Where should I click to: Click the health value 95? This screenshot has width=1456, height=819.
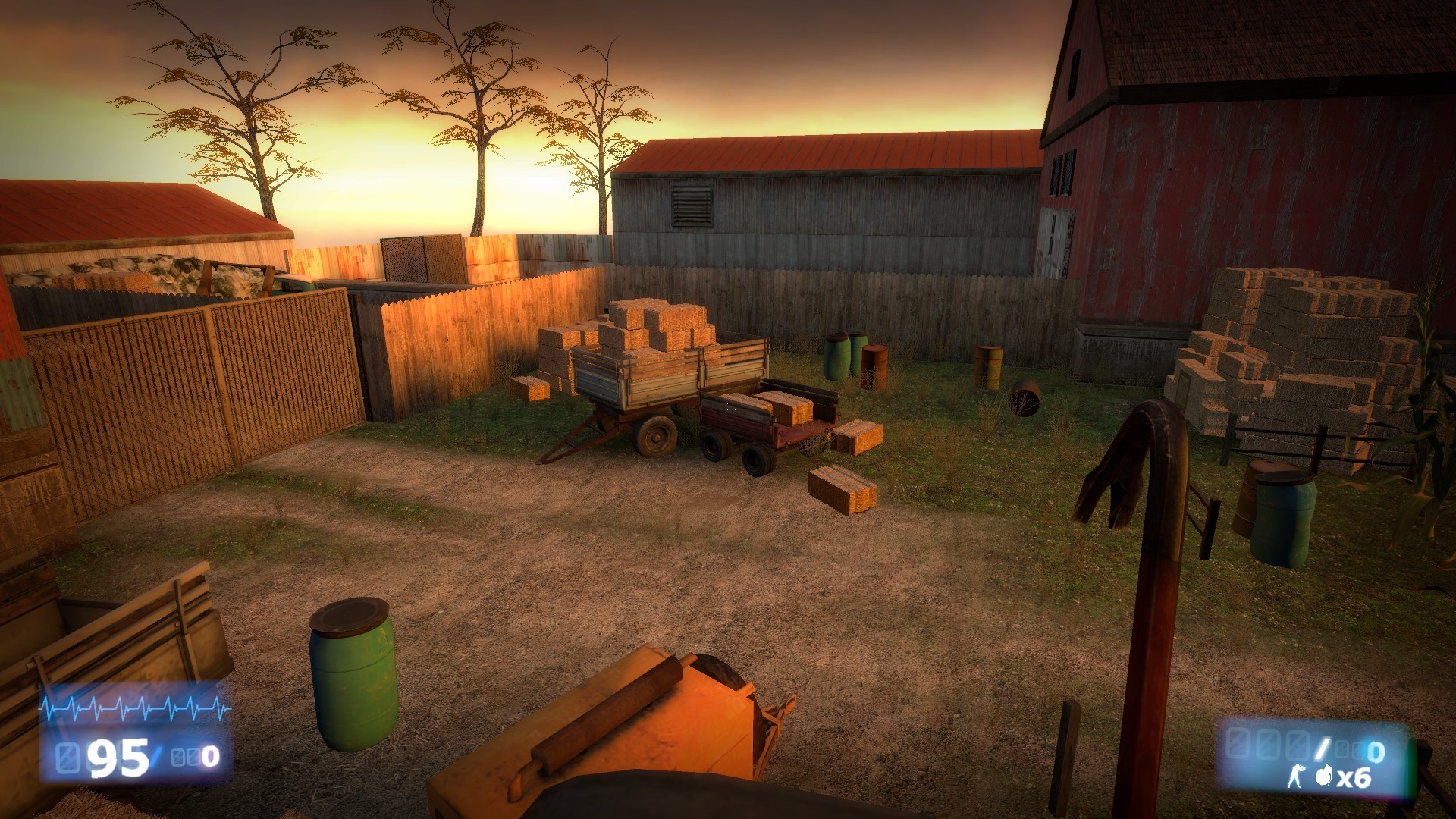click(117, 759)
